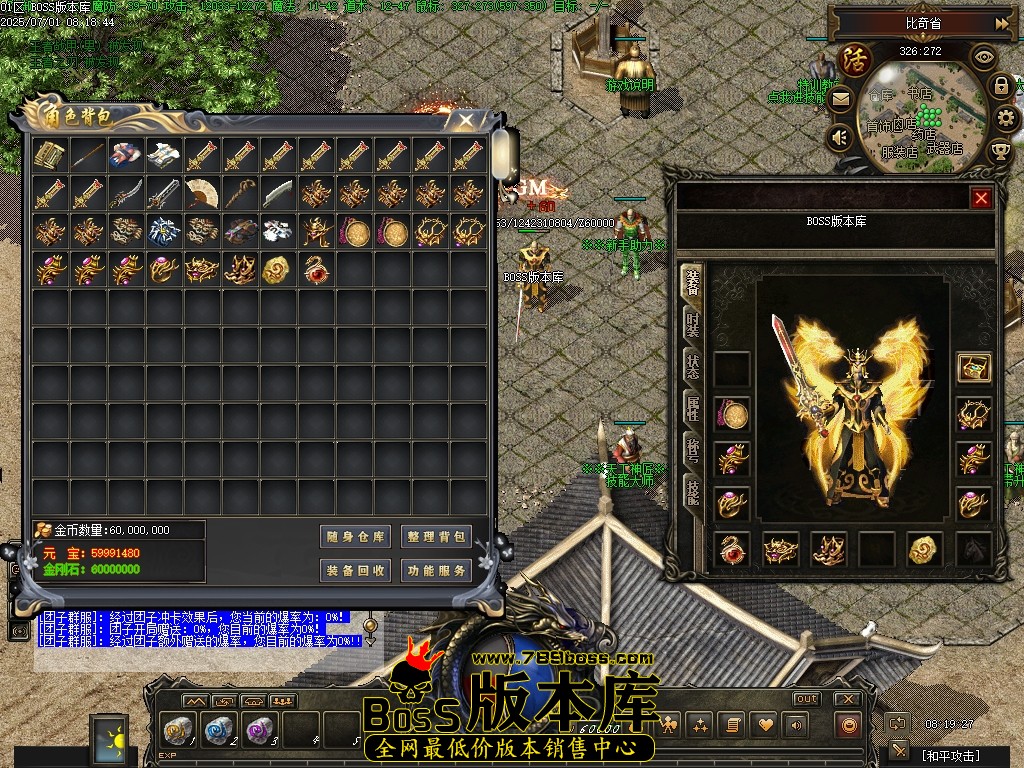The image size is (1024, 768).
Task: Open the 随身仓库 portable warehouse
Action: [x=356, y=537]
